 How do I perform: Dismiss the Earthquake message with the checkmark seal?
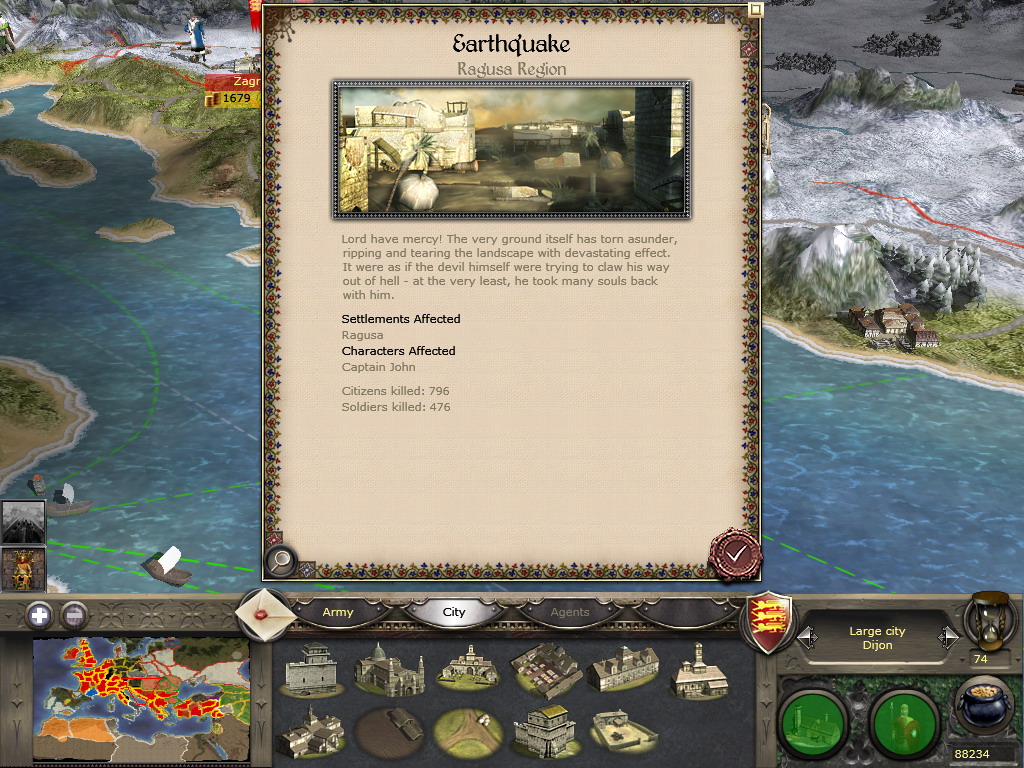click(735, 553)
